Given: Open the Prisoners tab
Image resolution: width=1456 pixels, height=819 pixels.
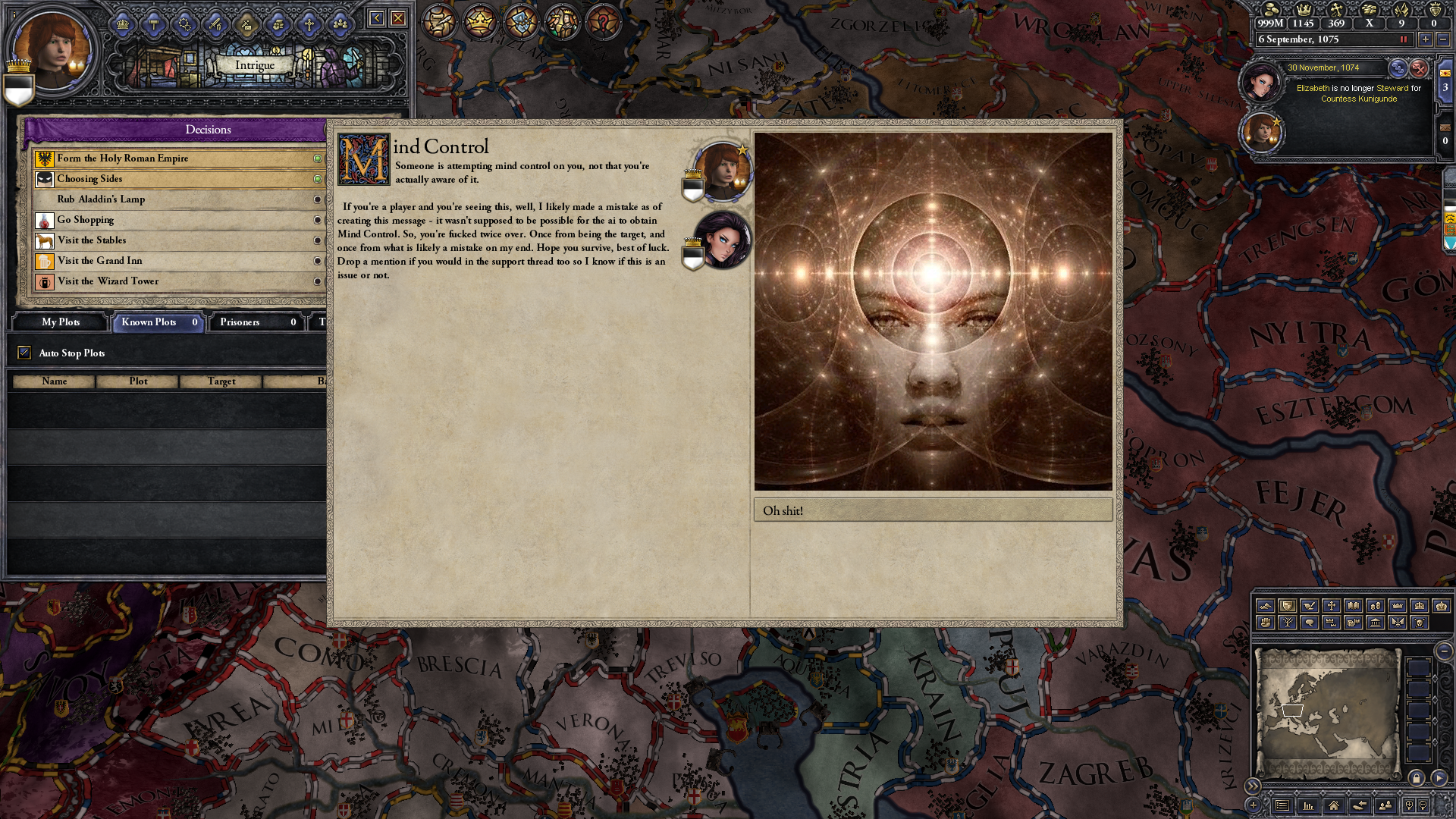Looking at the screenshot, I should (239, 322).
